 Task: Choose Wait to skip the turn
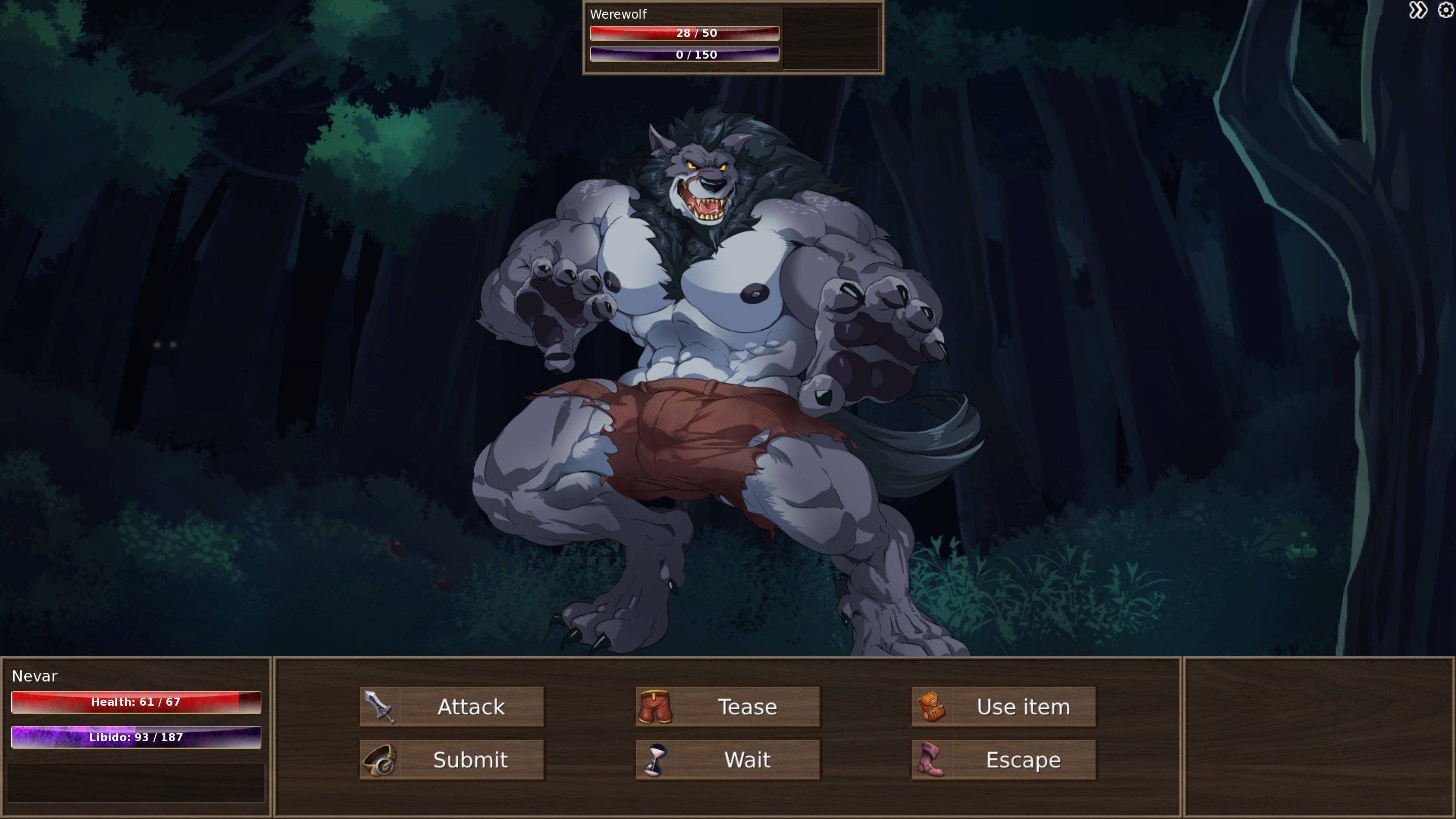click(x=728, y=760)
